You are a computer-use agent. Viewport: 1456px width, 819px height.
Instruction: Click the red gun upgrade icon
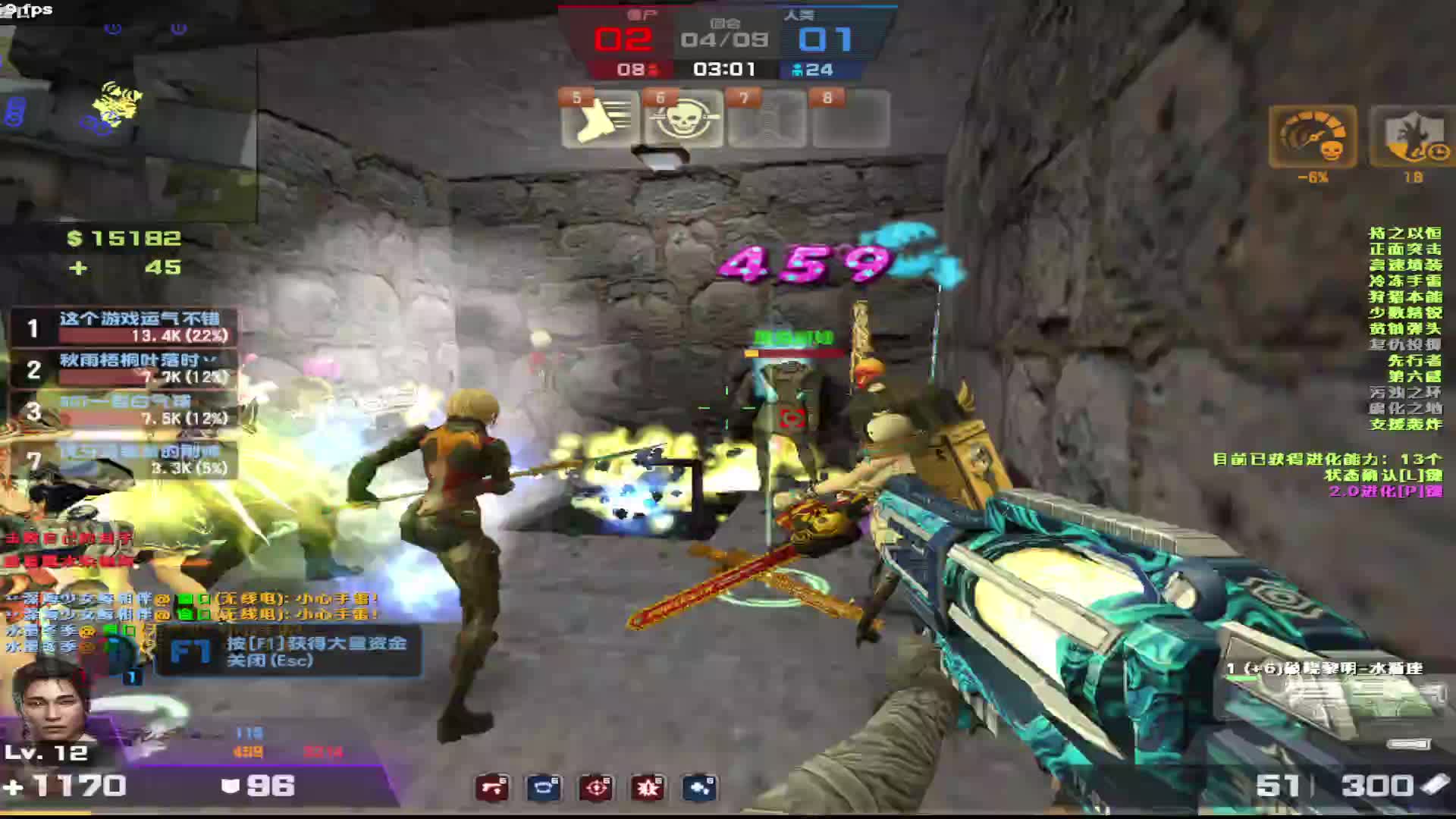point(493,788)
